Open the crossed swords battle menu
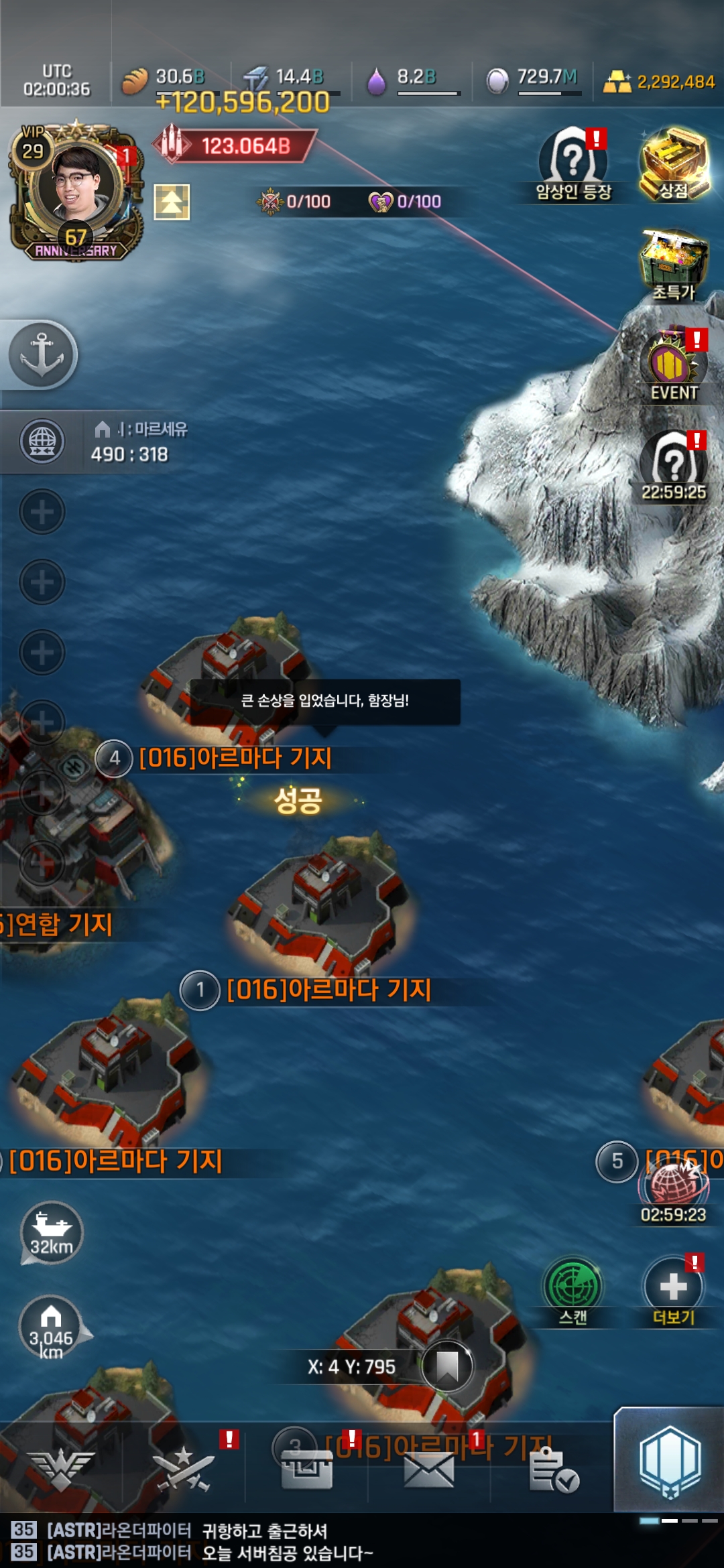The image size is (724, 1568). pos(184,1471)
